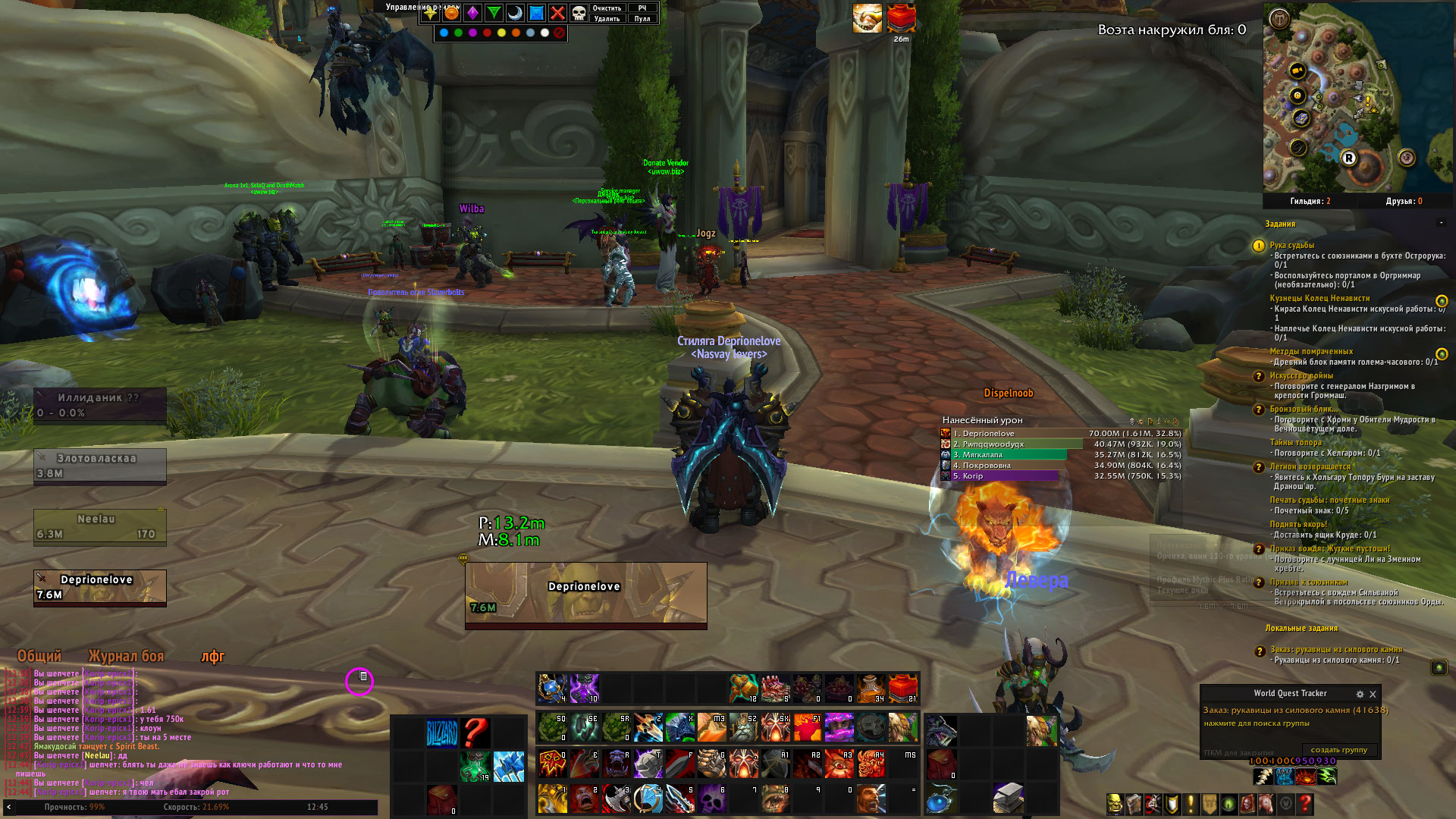Open World Quest Tracker gear settings
Image resolution: width=1456 pixels, height=819 pixels.
click(1360, 694)
